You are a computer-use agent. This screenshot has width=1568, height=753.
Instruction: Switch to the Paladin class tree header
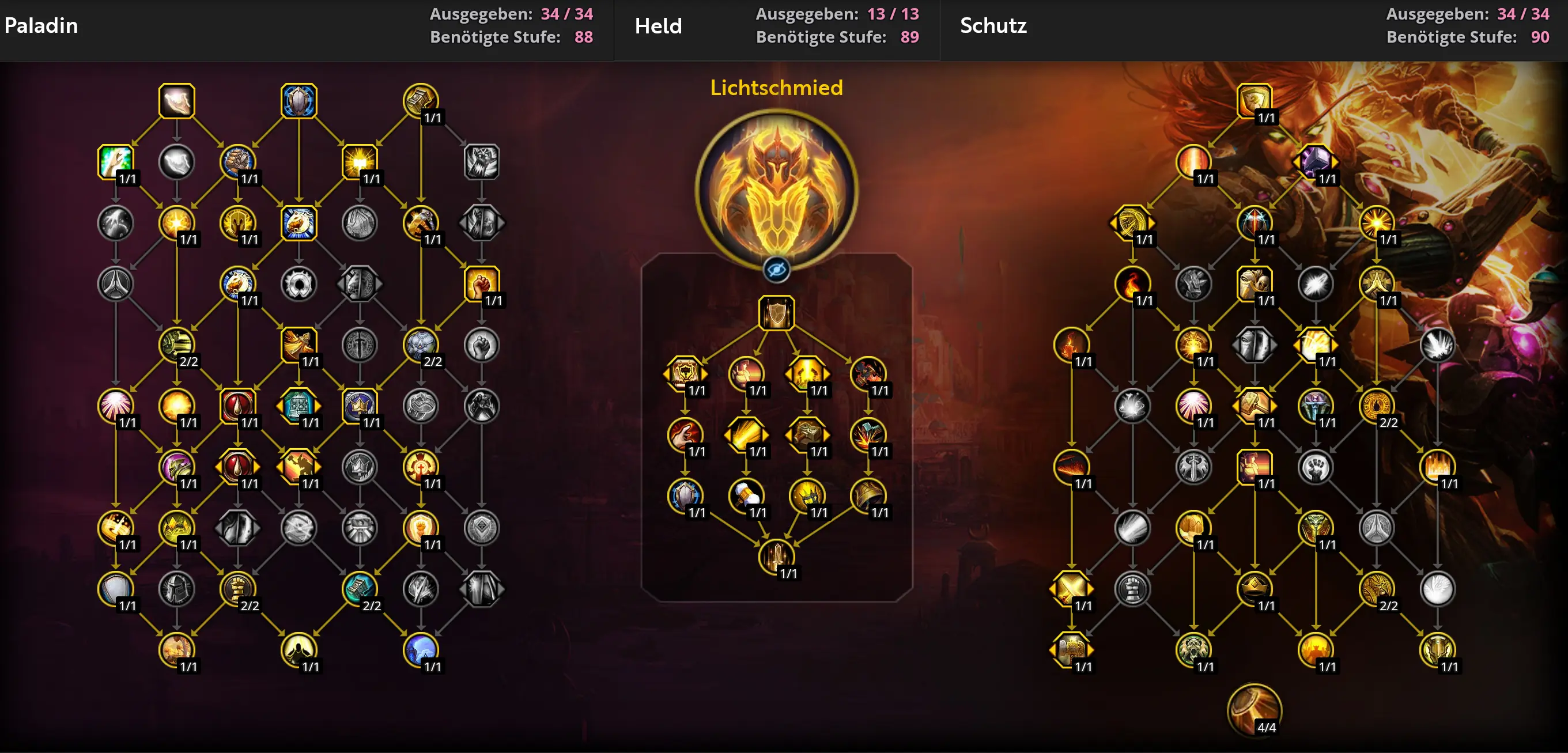(x=40, y=25)
